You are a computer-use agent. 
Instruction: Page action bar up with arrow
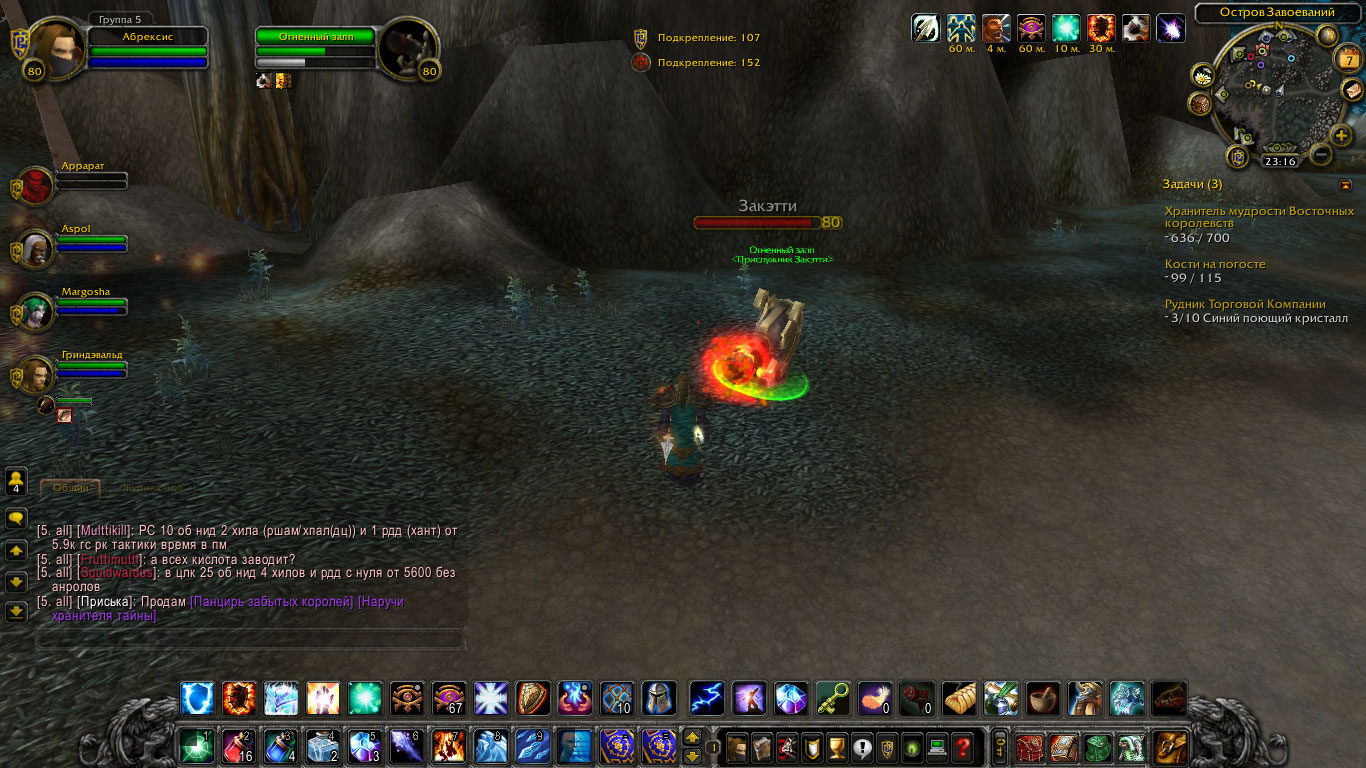(x=692, y=737)
